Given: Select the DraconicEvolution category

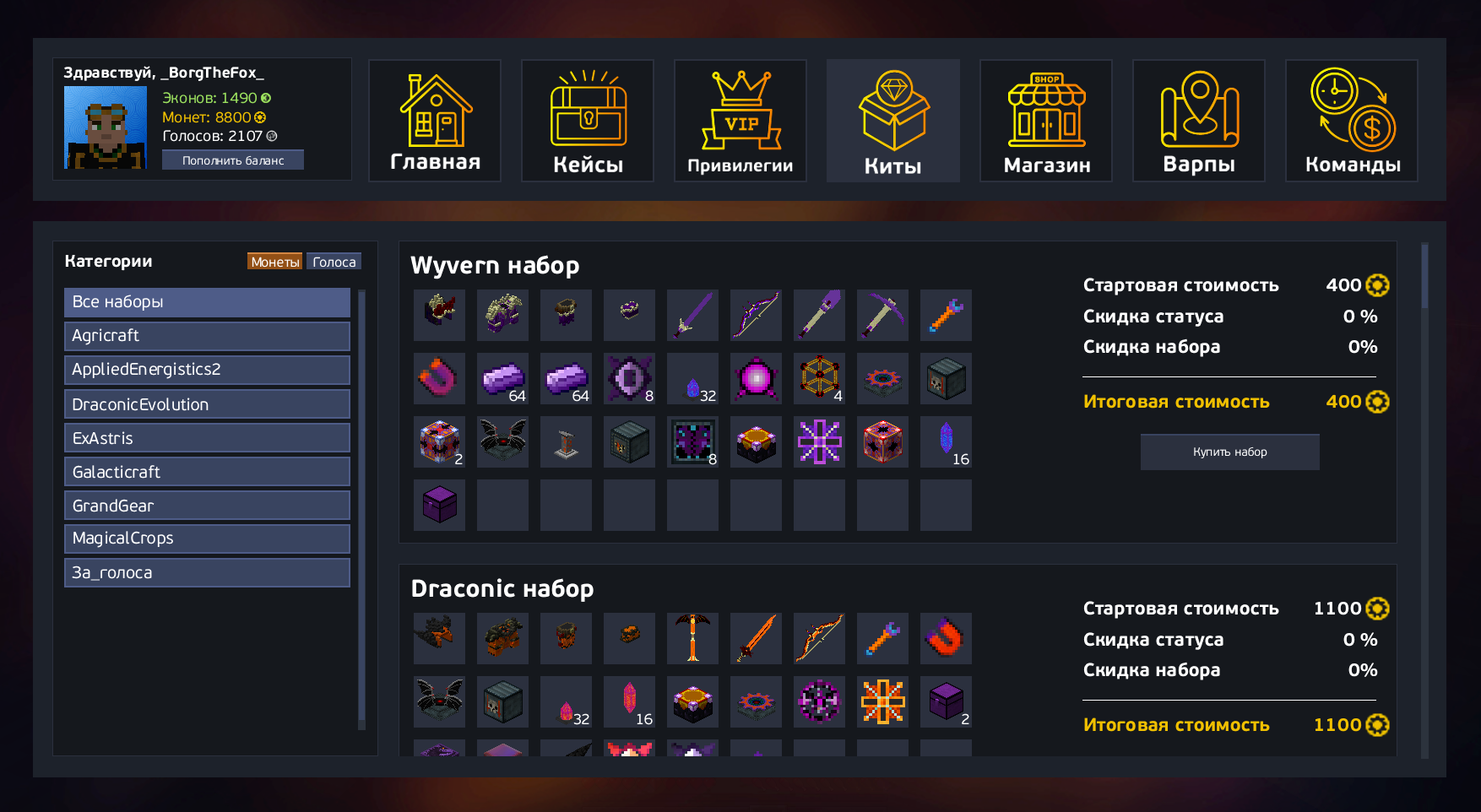Looking at the screenshot, I should point(207,404).
